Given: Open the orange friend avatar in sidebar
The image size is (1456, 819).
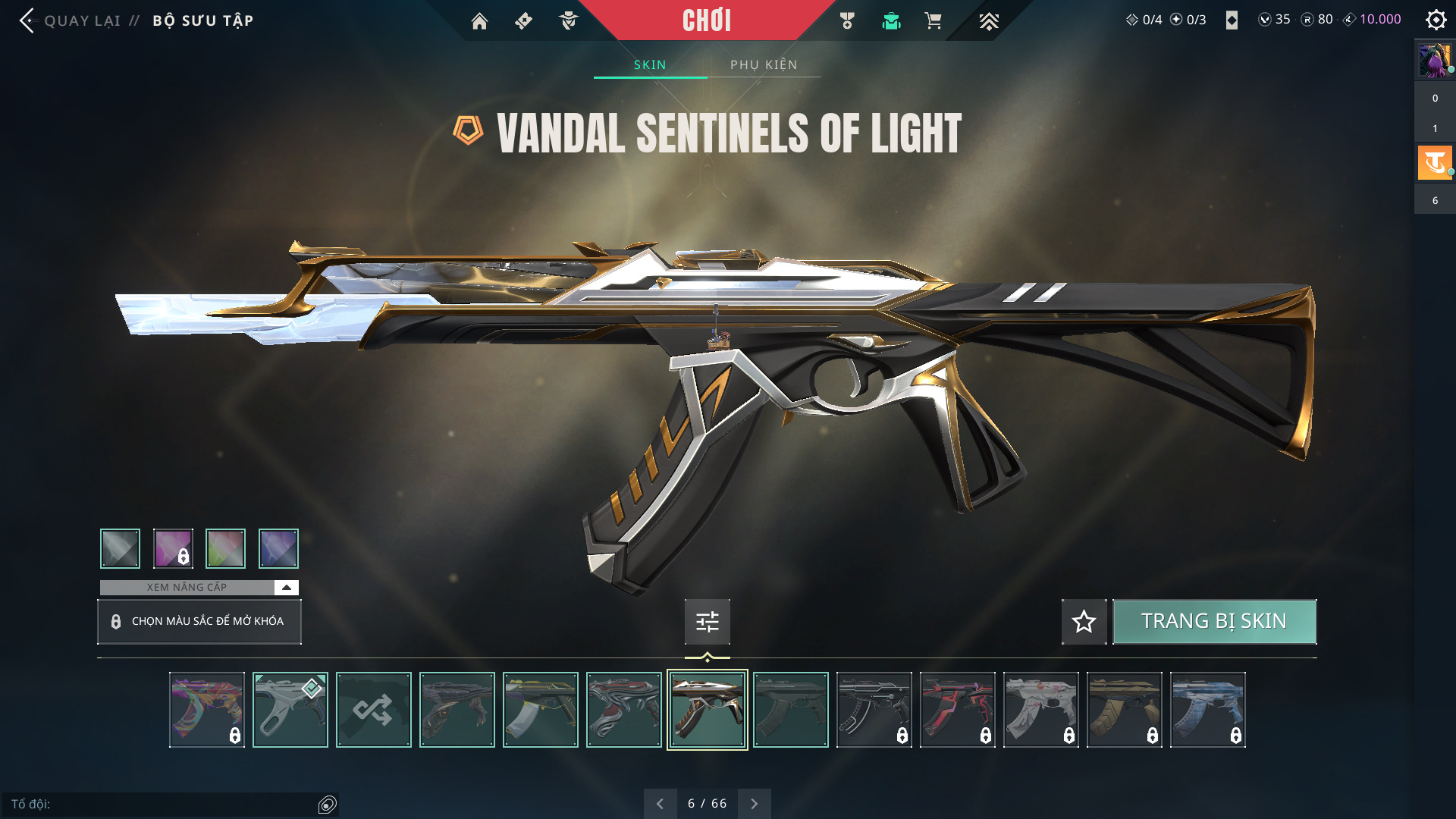Looking at the screenshot, I should point(1434,162).
